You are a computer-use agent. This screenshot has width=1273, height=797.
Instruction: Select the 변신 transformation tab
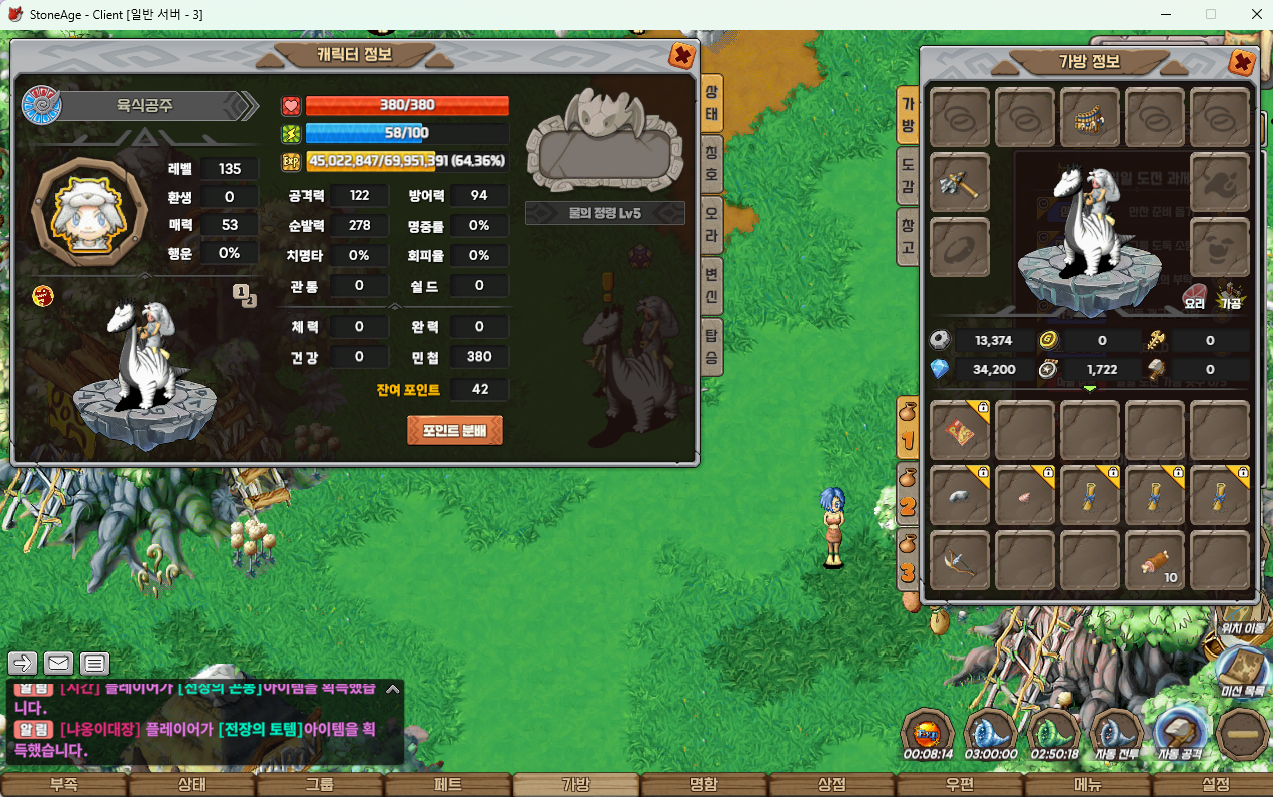click(712, 282)
